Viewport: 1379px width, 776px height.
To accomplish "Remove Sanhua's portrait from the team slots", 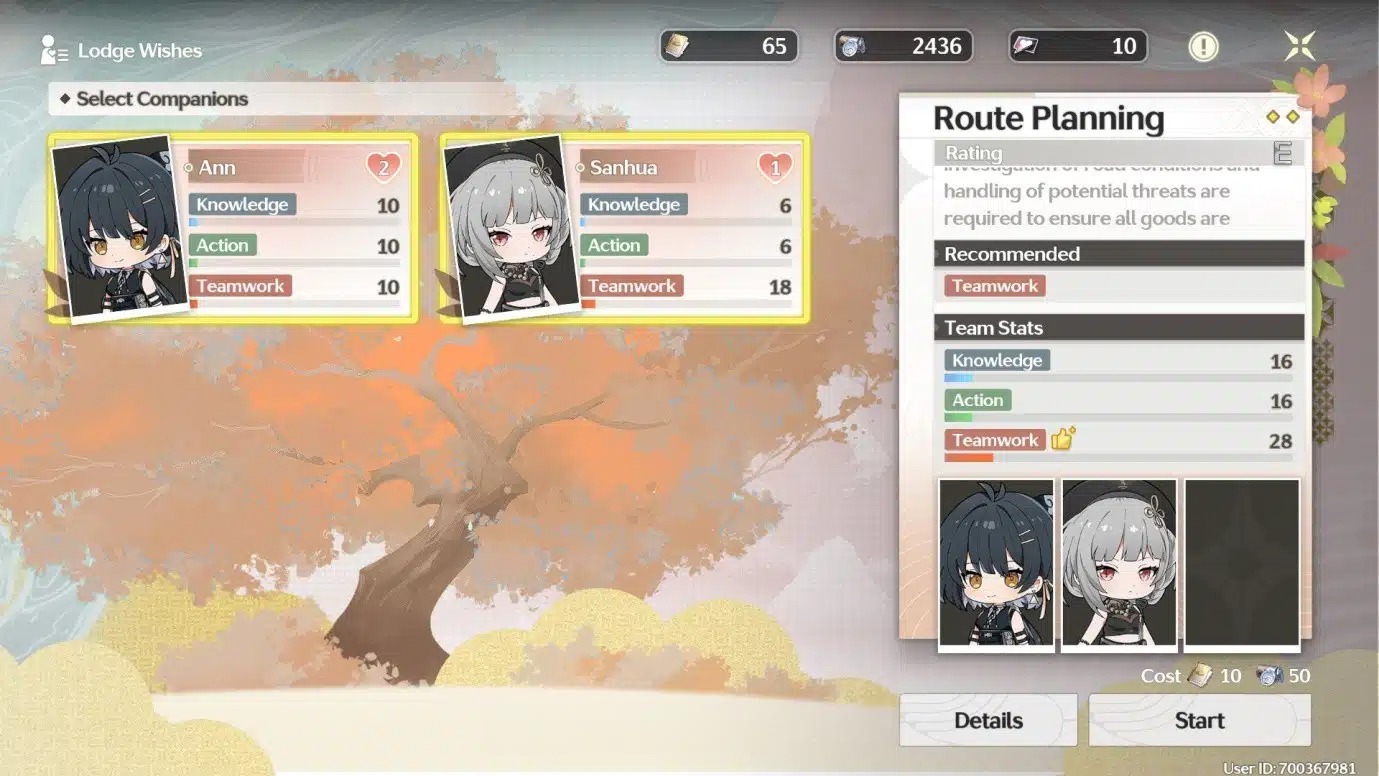I will [1119, 564].
